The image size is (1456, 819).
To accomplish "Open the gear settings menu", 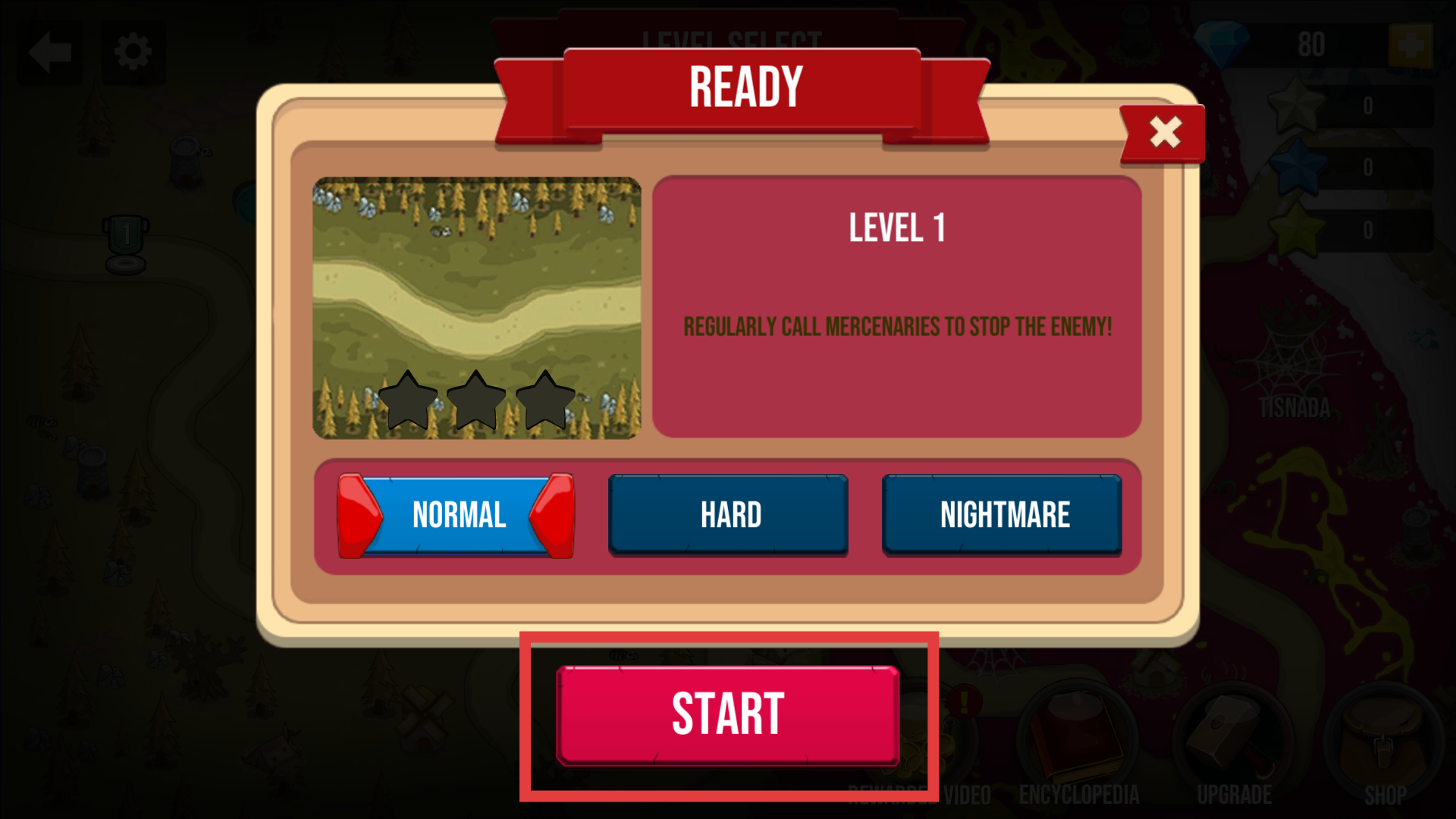I will pyautogui.click(x=133, y=53).
